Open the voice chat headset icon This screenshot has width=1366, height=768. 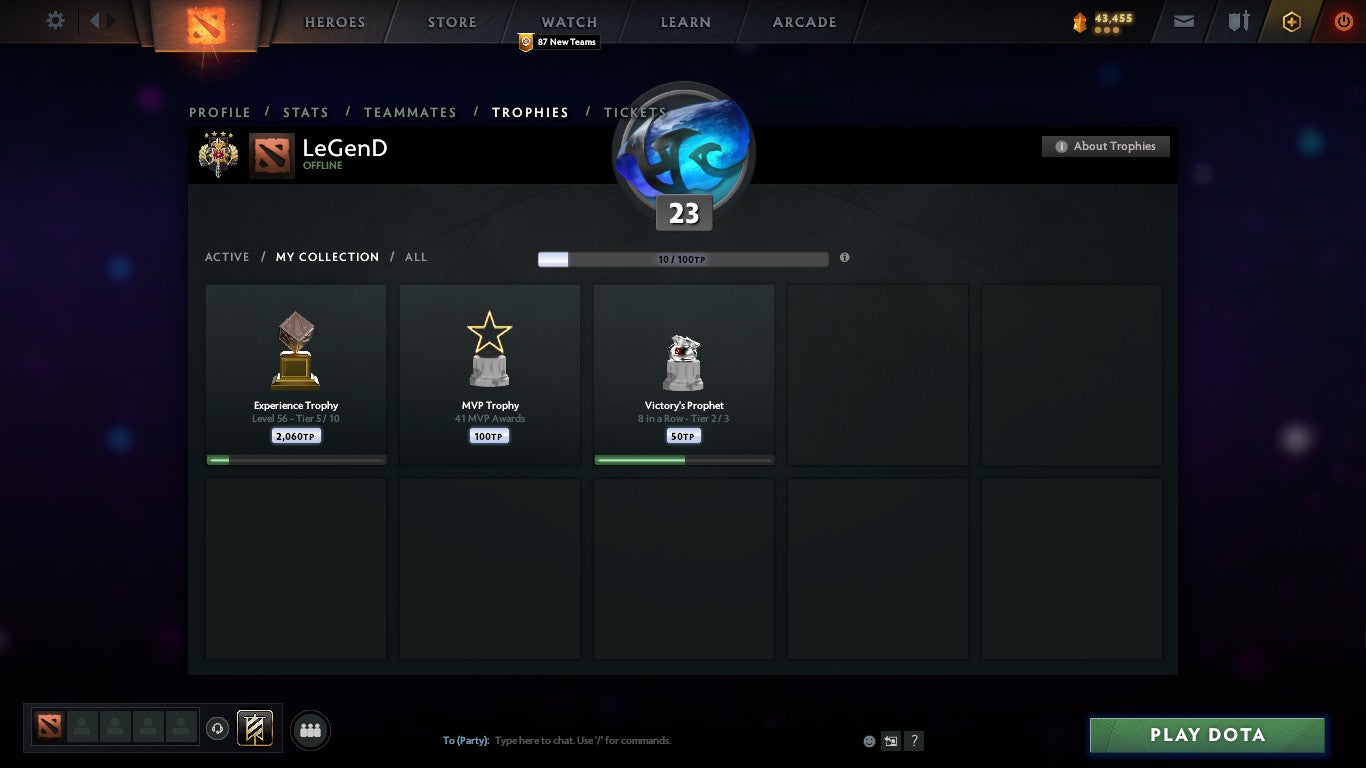point(218,728)
